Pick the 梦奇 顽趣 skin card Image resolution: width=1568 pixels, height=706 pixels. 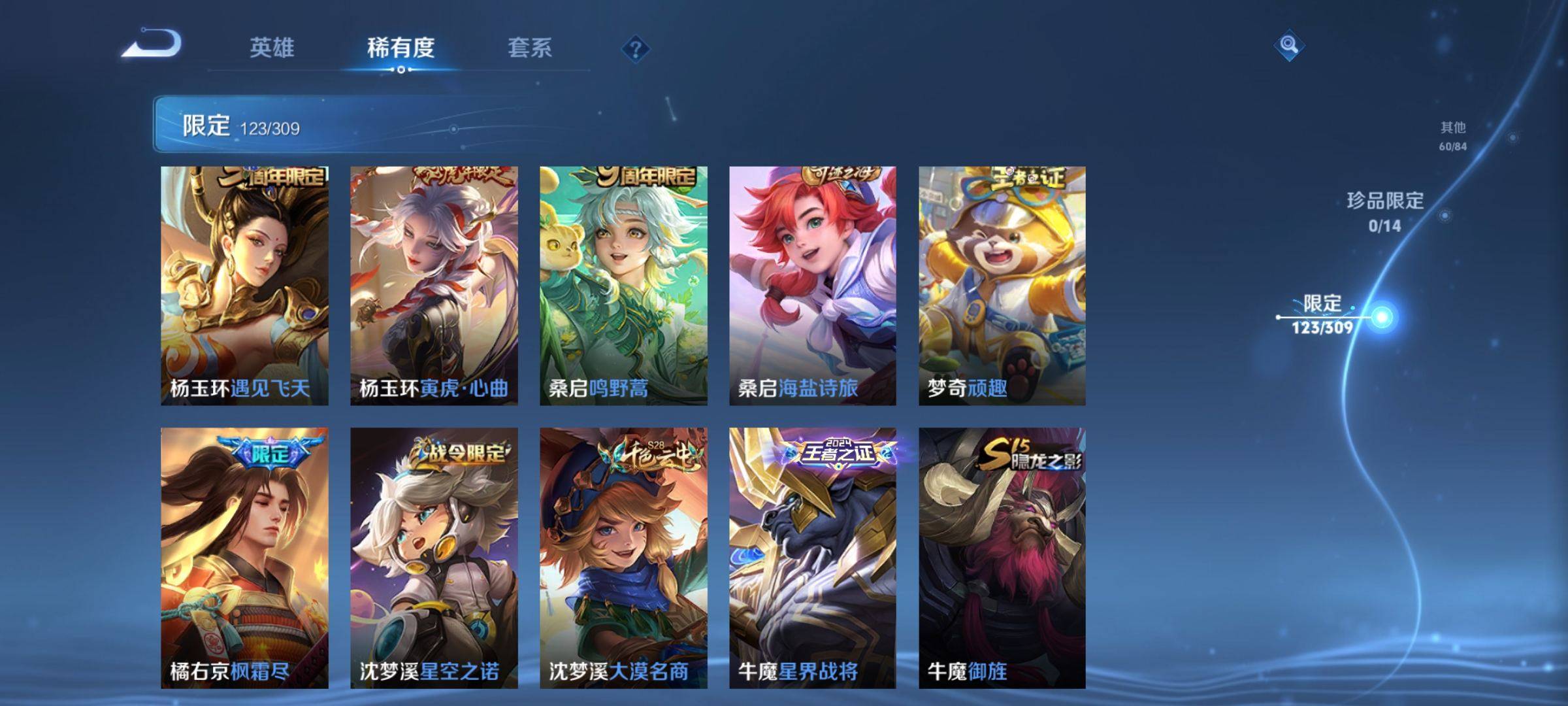(x=1002, y=286)
